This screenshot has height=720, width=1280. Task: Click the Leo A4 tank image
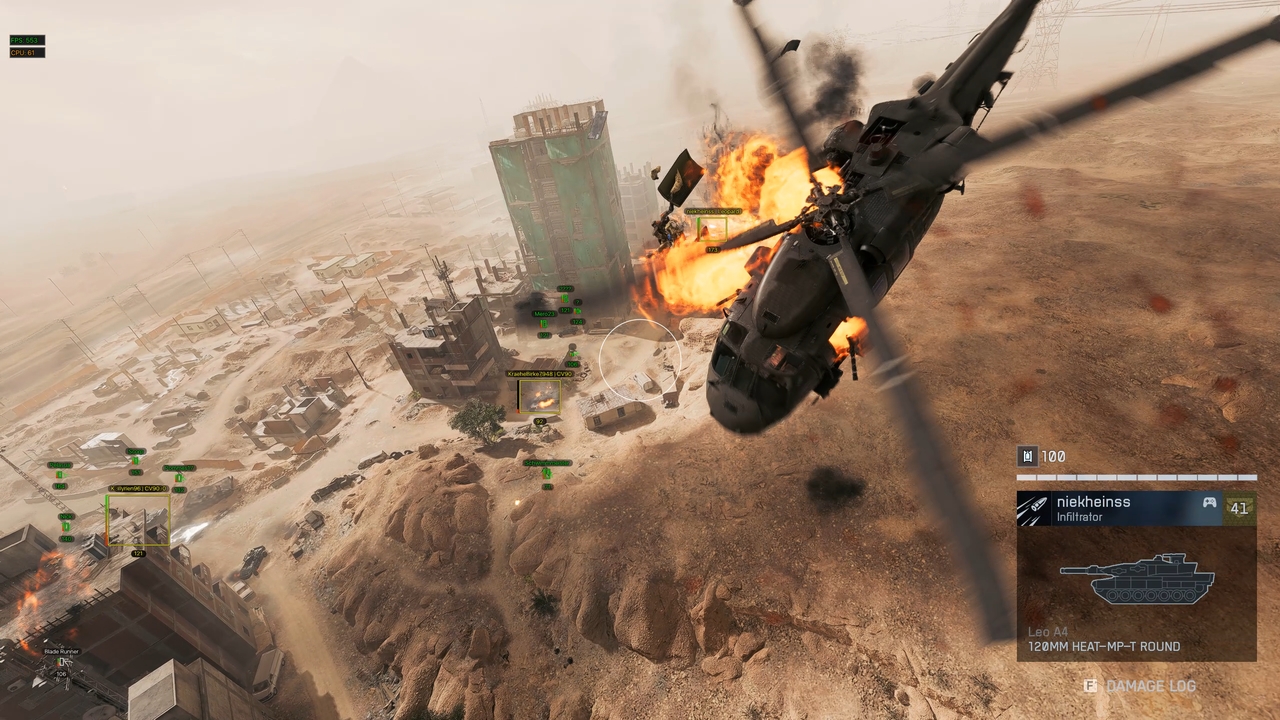[x=1137, y=579]
